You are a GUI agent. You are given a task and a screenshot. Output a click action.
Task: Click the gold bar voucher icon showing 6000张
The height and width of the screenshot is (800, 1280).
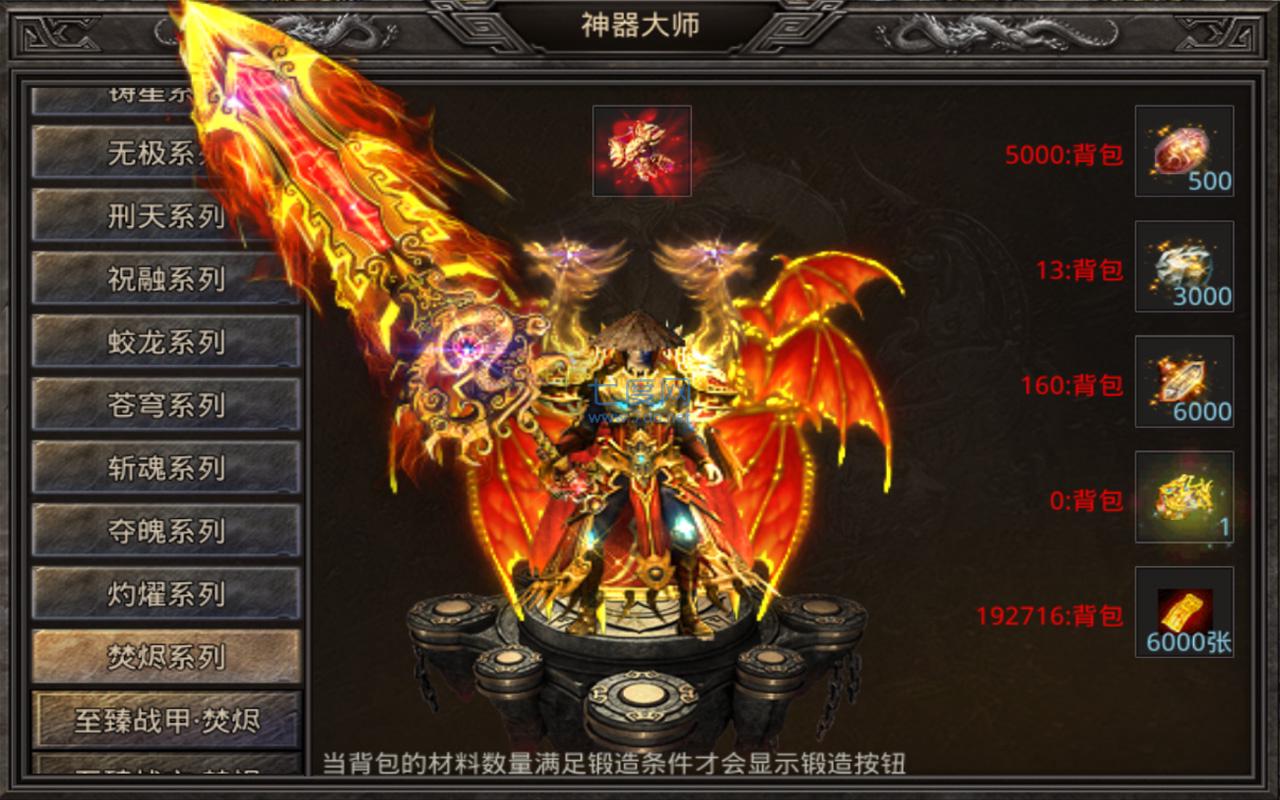click(x=1183, y=613)
